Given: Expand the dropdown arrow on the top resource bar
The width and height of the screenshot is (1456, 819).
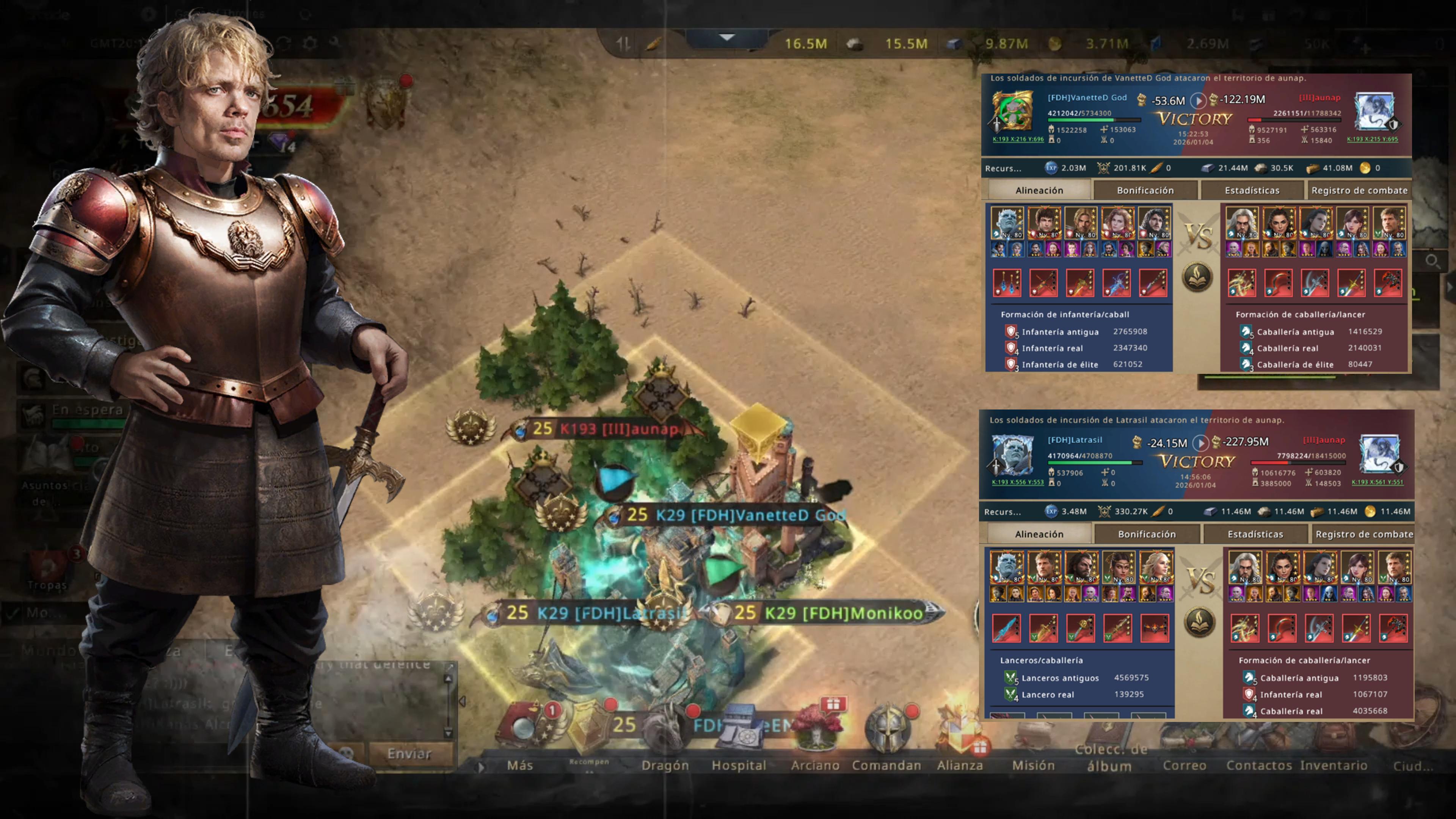Looking at the screenshot, I should pos(727,38).
